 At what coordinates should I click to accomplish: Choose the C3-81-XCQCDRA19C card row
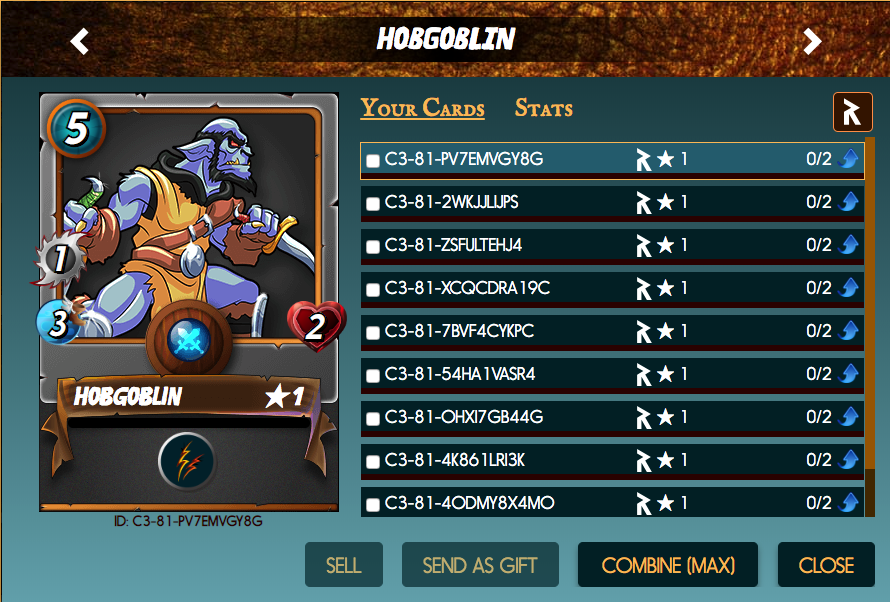(x=500, y=288)
